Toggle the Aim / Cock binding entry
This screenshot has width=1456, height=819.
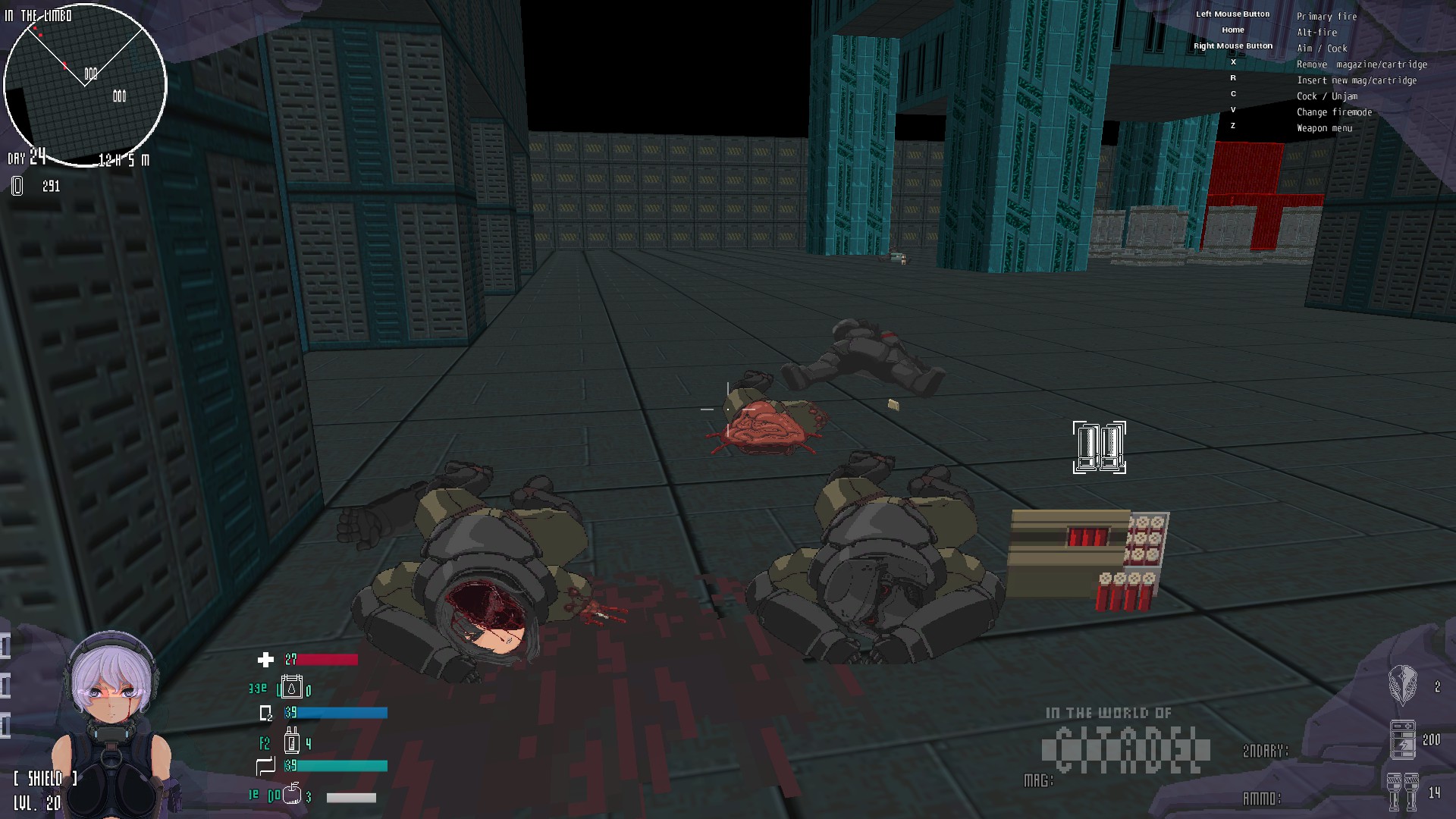pyautogui.click(x=1323, y=49)
